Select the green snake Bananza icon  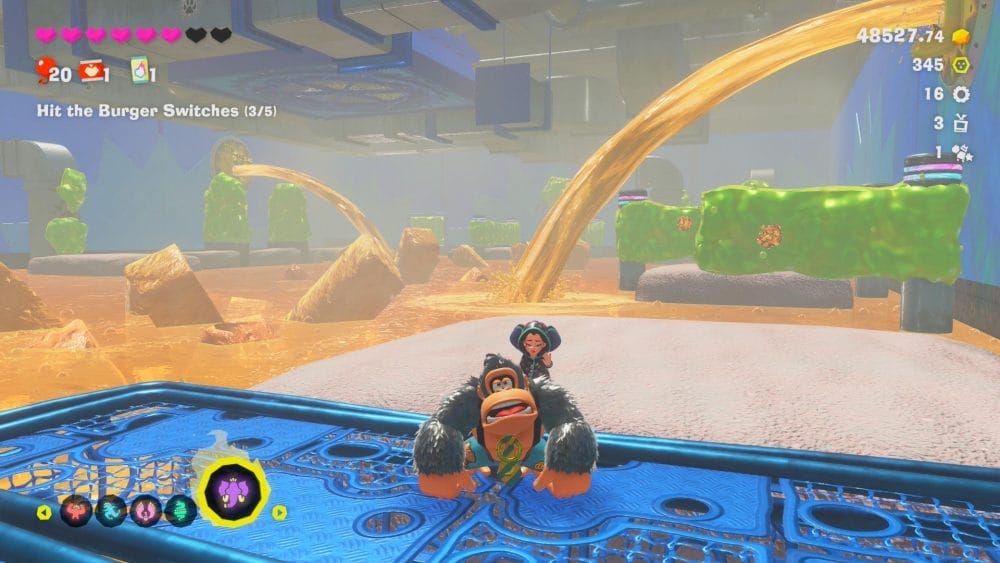[180, 511]
